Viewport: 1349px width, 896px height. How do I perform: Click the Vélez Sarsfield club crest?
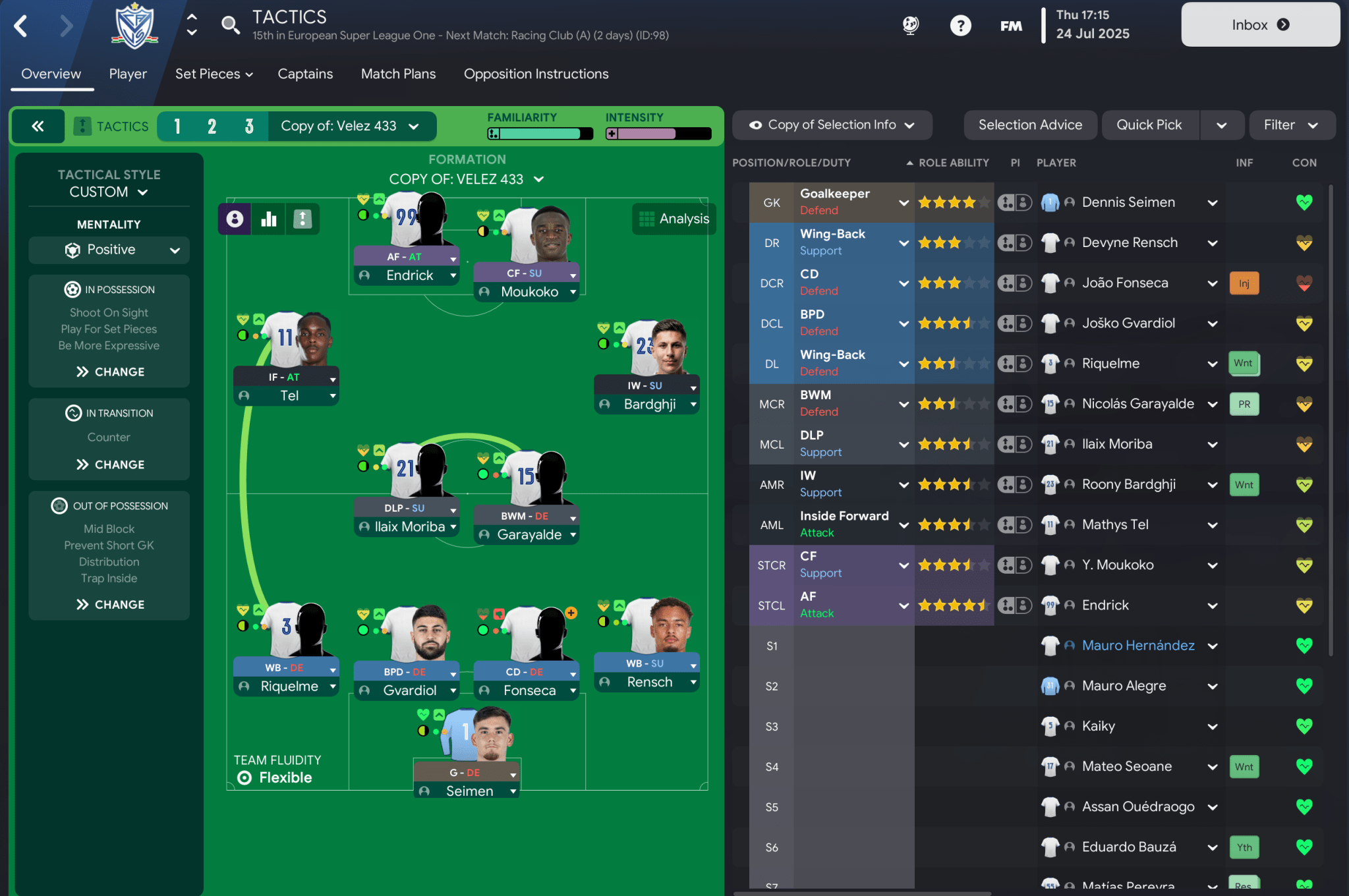click(134, 26)
